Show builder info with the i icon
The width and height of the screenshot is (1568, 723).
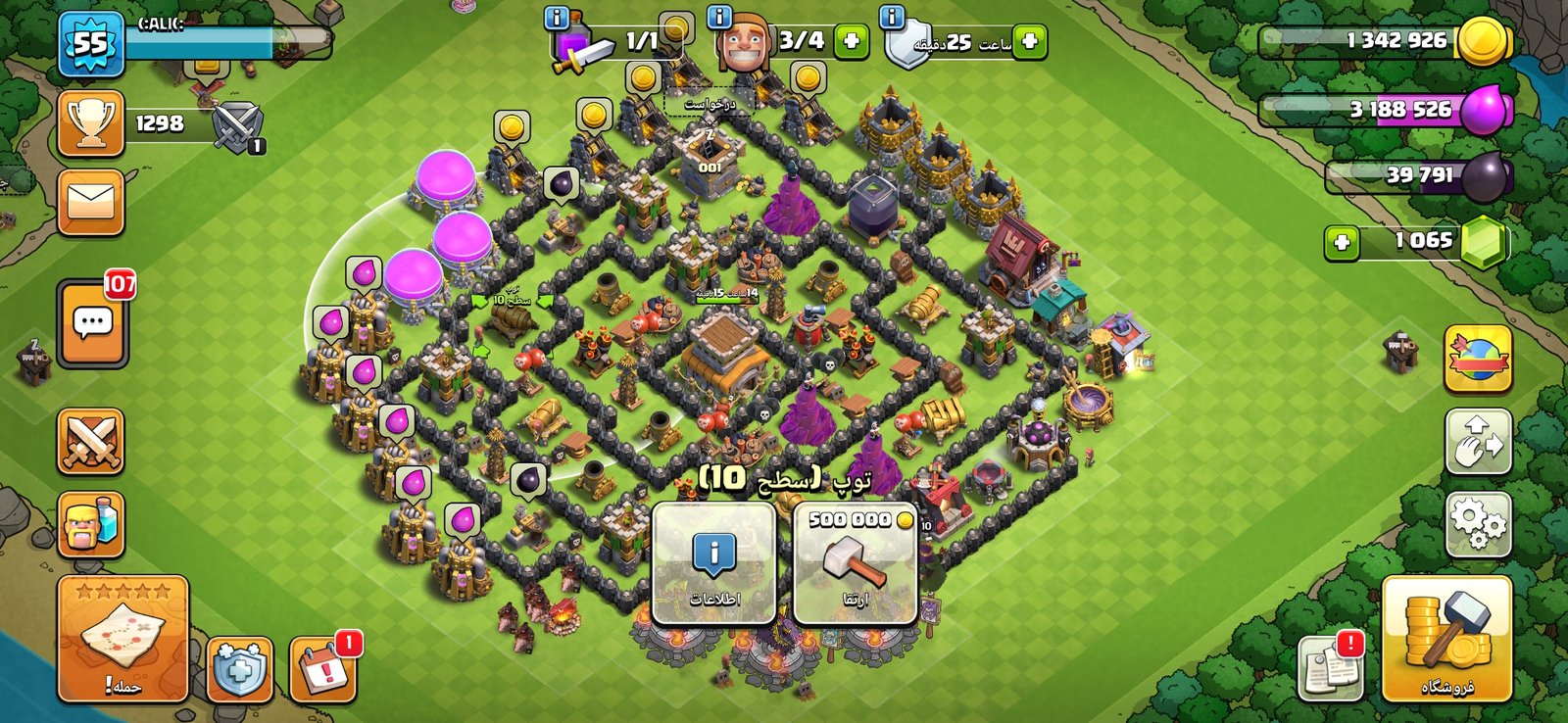click(720, 17)
